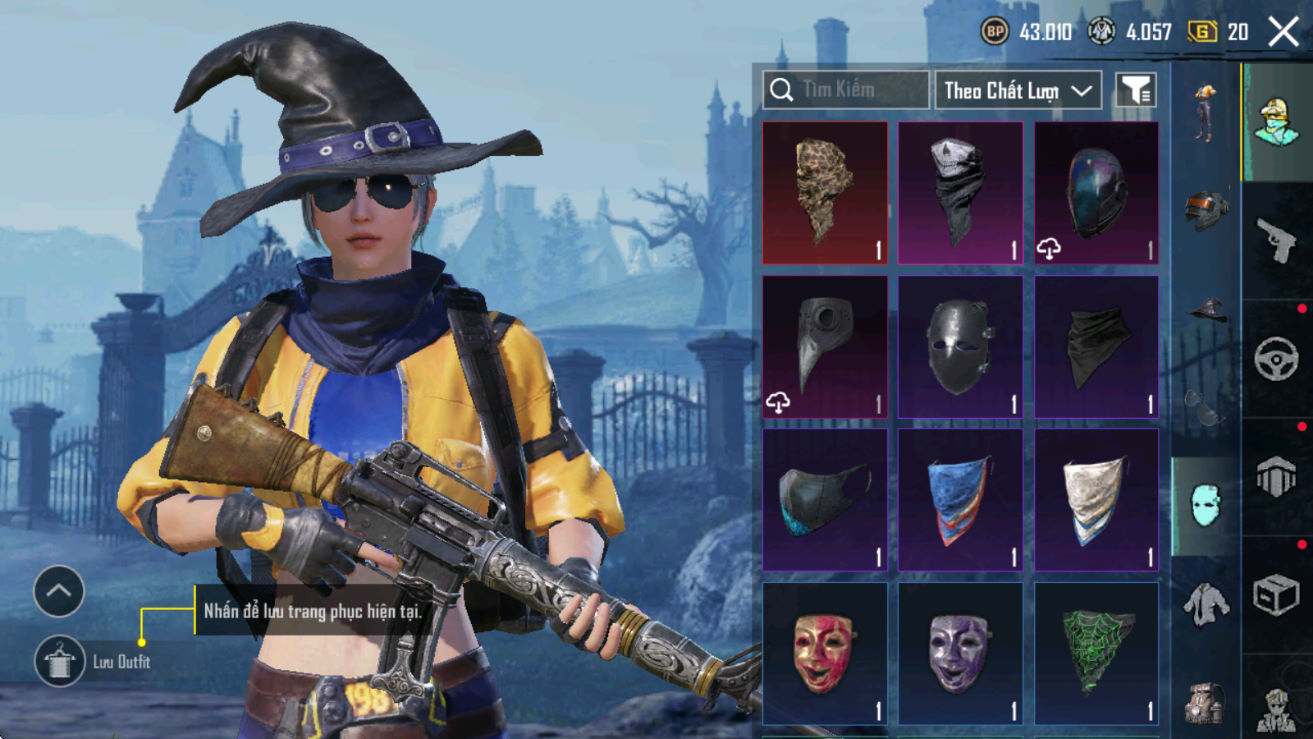Open the steering wheel vehicle tab
Image resolution: width=1313 pixels, height=739 pixels.
tap(1276, 358)
